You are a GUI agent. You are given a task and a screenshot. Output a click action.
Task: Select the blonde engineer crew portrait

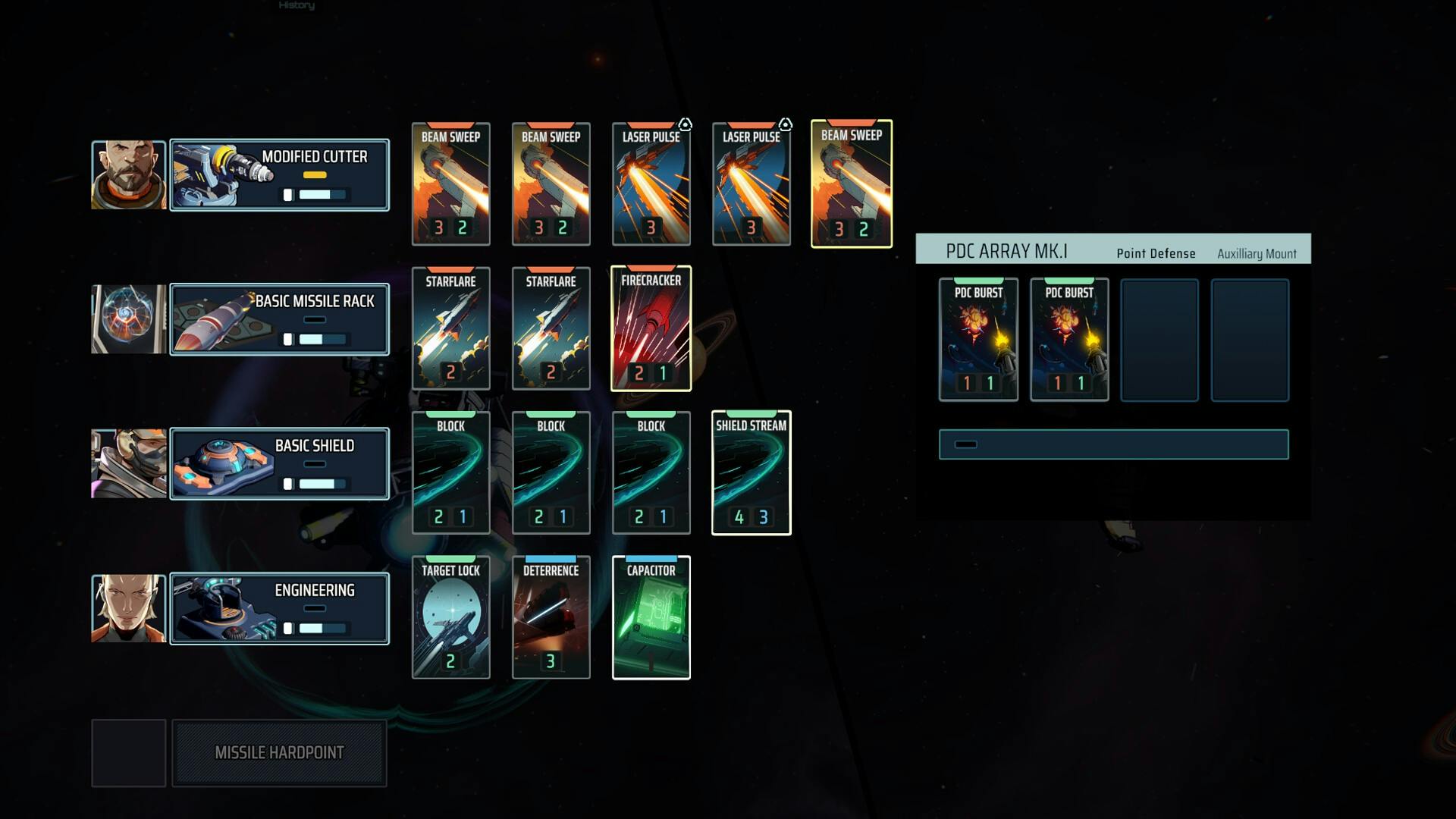[x=128, y=608]
